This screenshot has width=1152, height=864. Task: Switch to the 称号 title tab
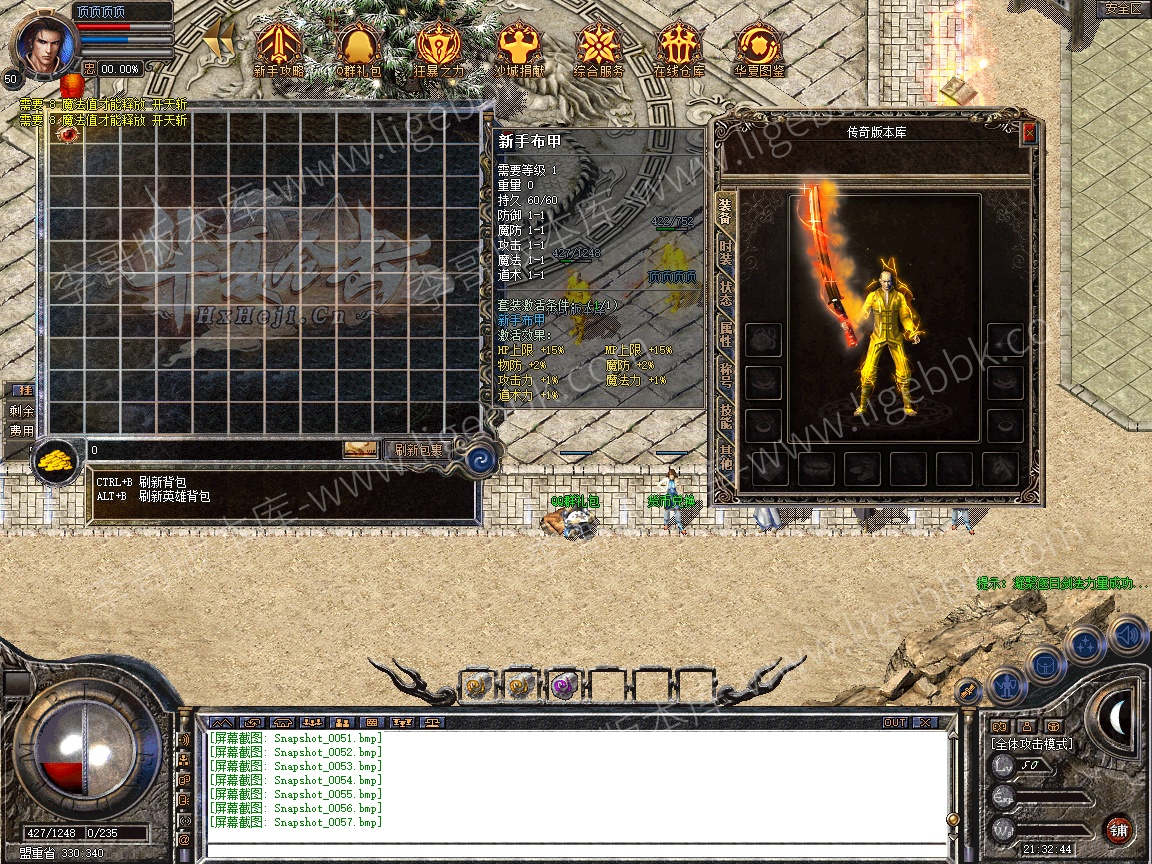click(x=726, y=378)
